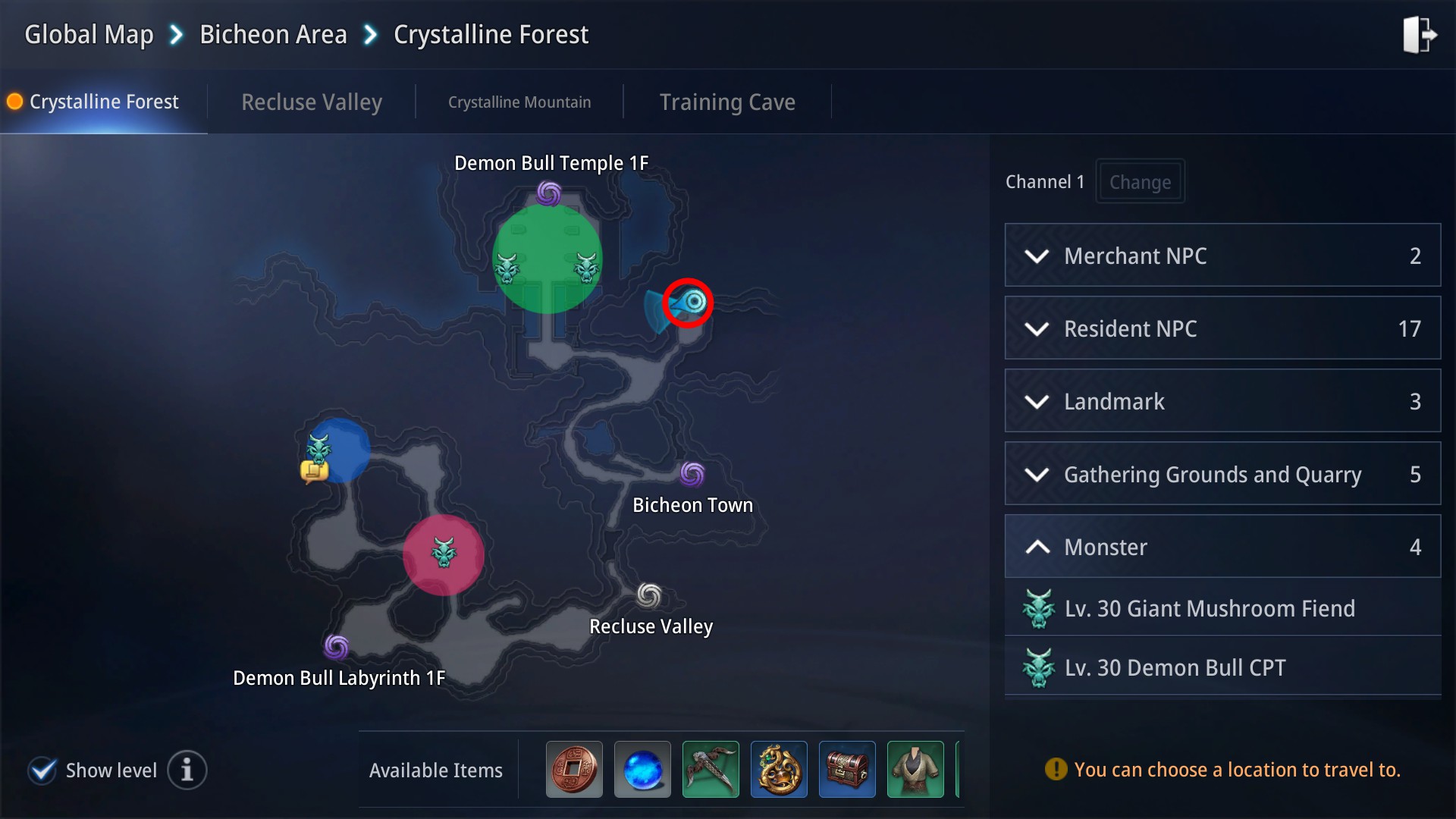Select the robe armor item icon
Screen dimensions: 1456x819
tap(915, 769)
